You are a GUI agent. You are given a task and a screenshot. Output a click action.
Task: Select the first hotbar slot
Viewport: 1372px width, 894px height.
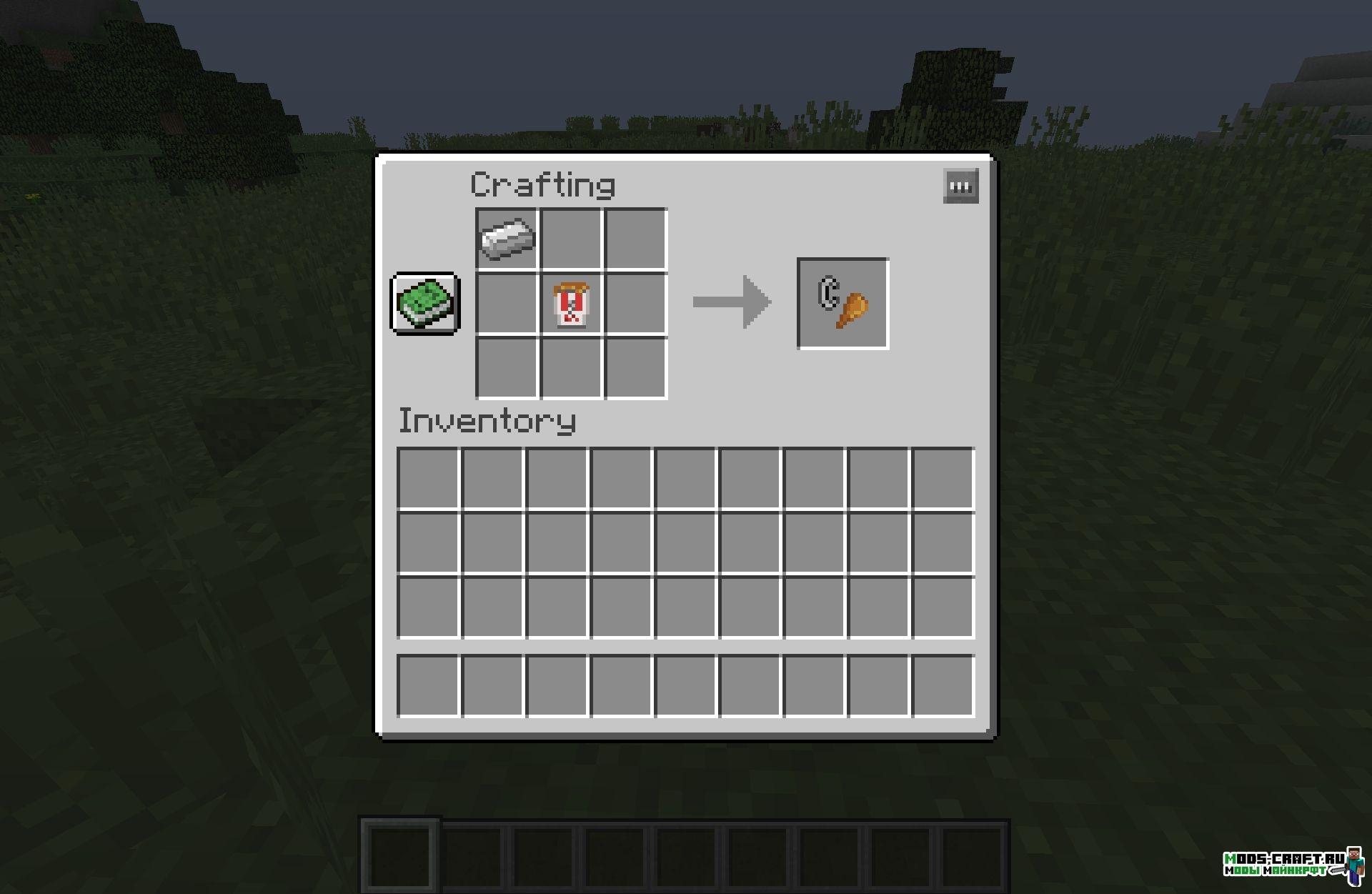pyautogui.click(x=400, y=856)
